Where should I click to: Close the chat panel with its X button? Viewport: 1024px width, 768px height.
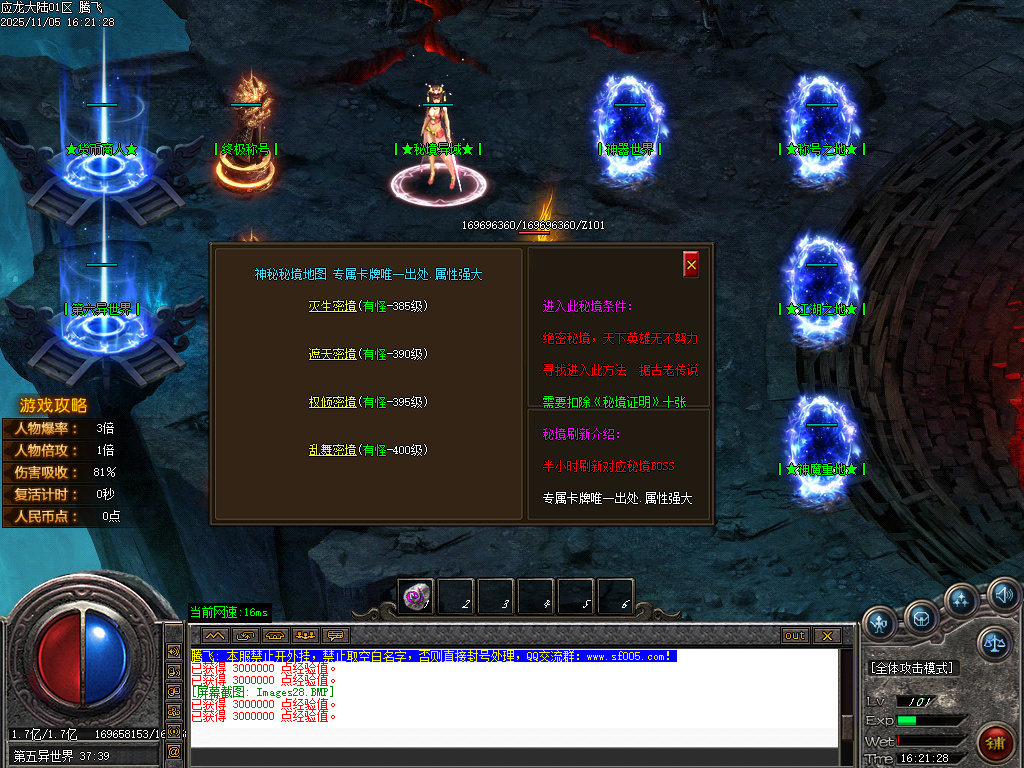click(x=827, y=636)
